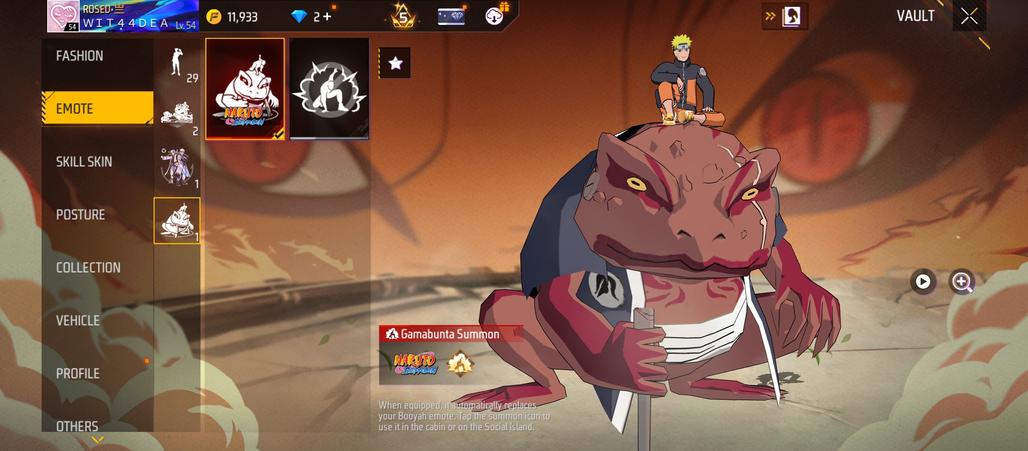Play the emote preview animation
1028x451 pixels.
pyautogui.click(x=922, y=282)
